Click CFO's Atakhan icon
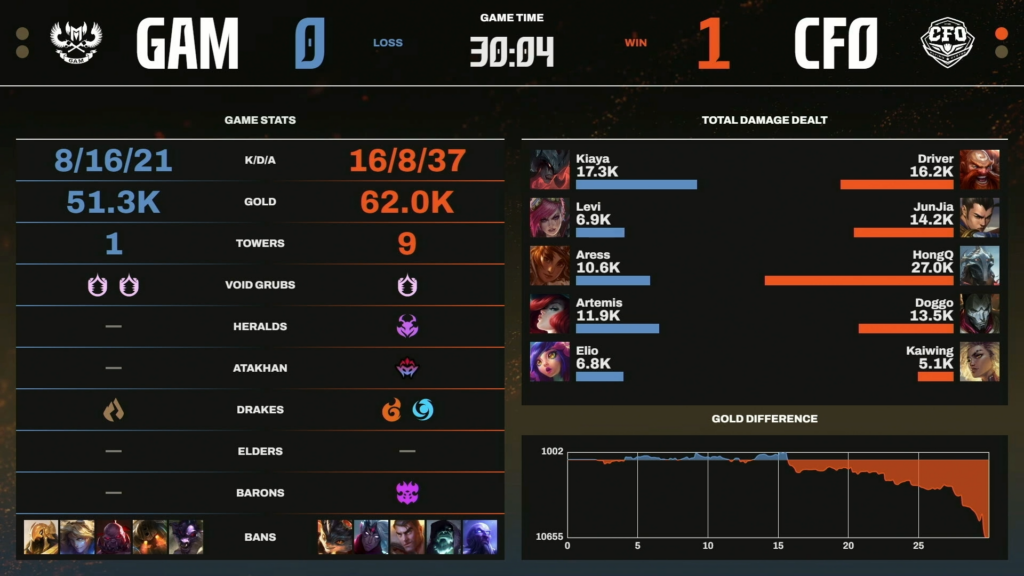The height and width of the screenshot is (576, 1024). (407, 368)
